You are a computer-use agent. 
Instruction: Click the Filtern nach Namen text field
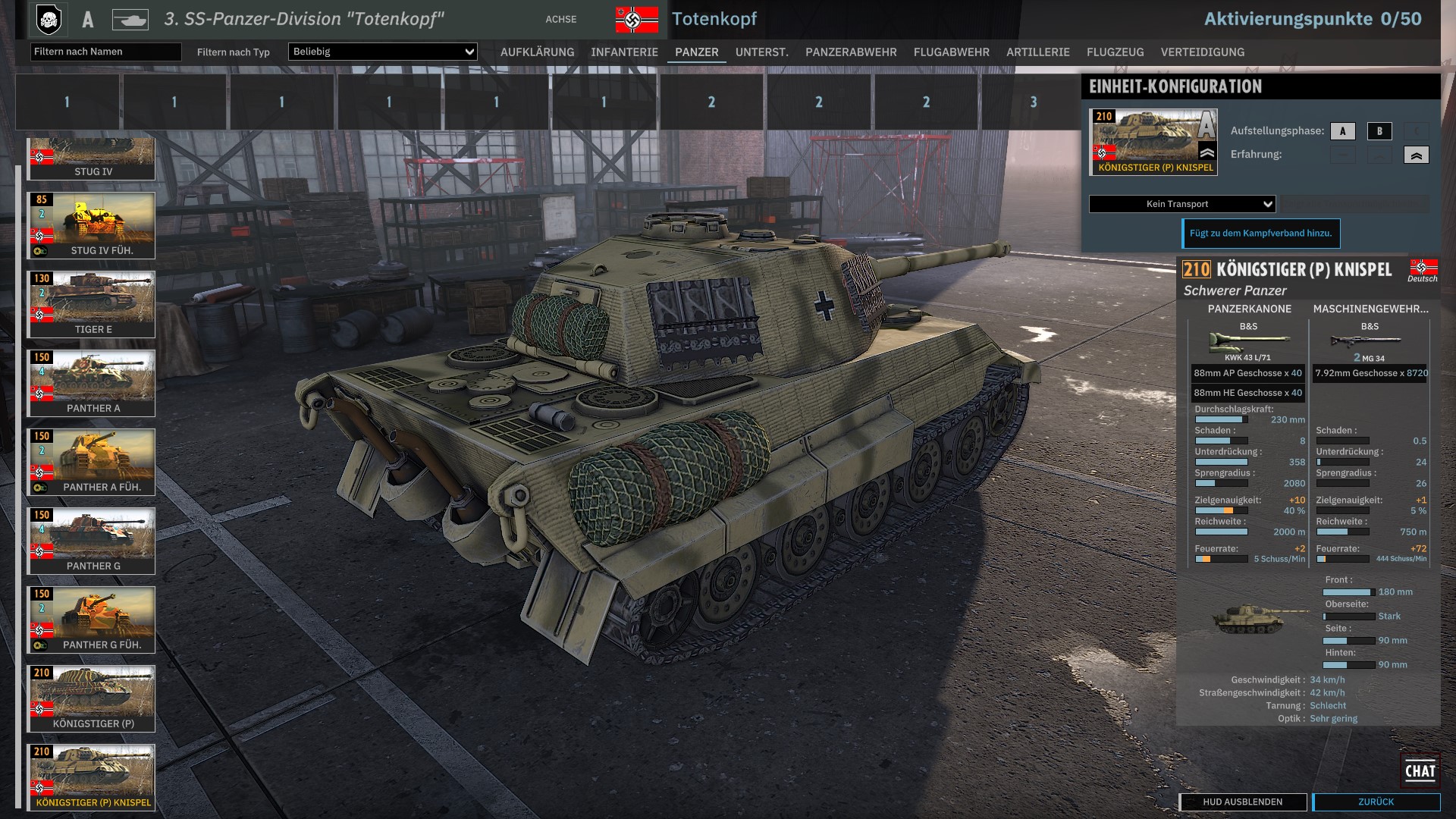pyautogui.click(x=105, y=52)
